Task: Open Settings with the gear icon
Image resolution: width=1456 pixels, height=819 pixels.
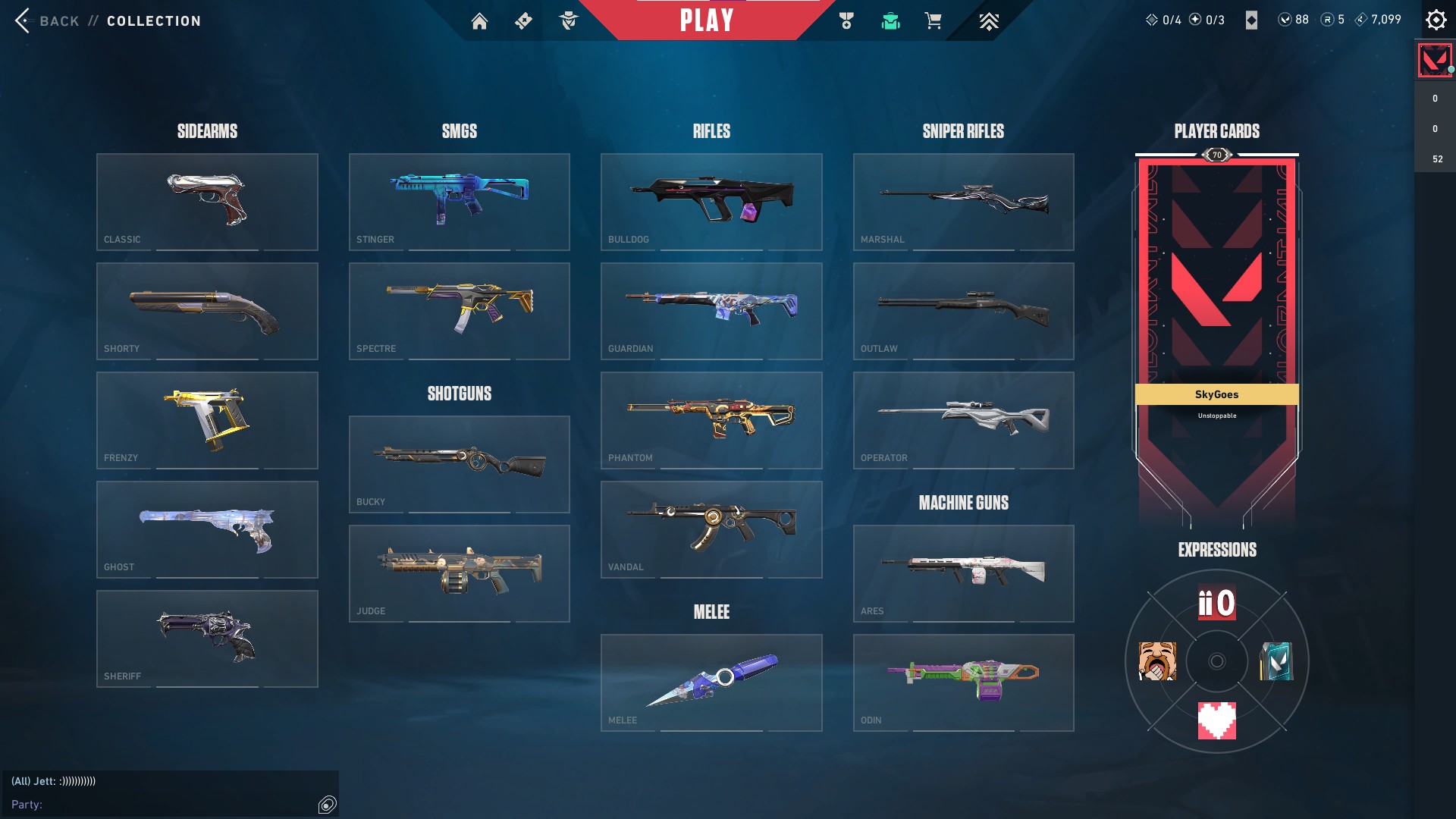Action: (1436, 20)
